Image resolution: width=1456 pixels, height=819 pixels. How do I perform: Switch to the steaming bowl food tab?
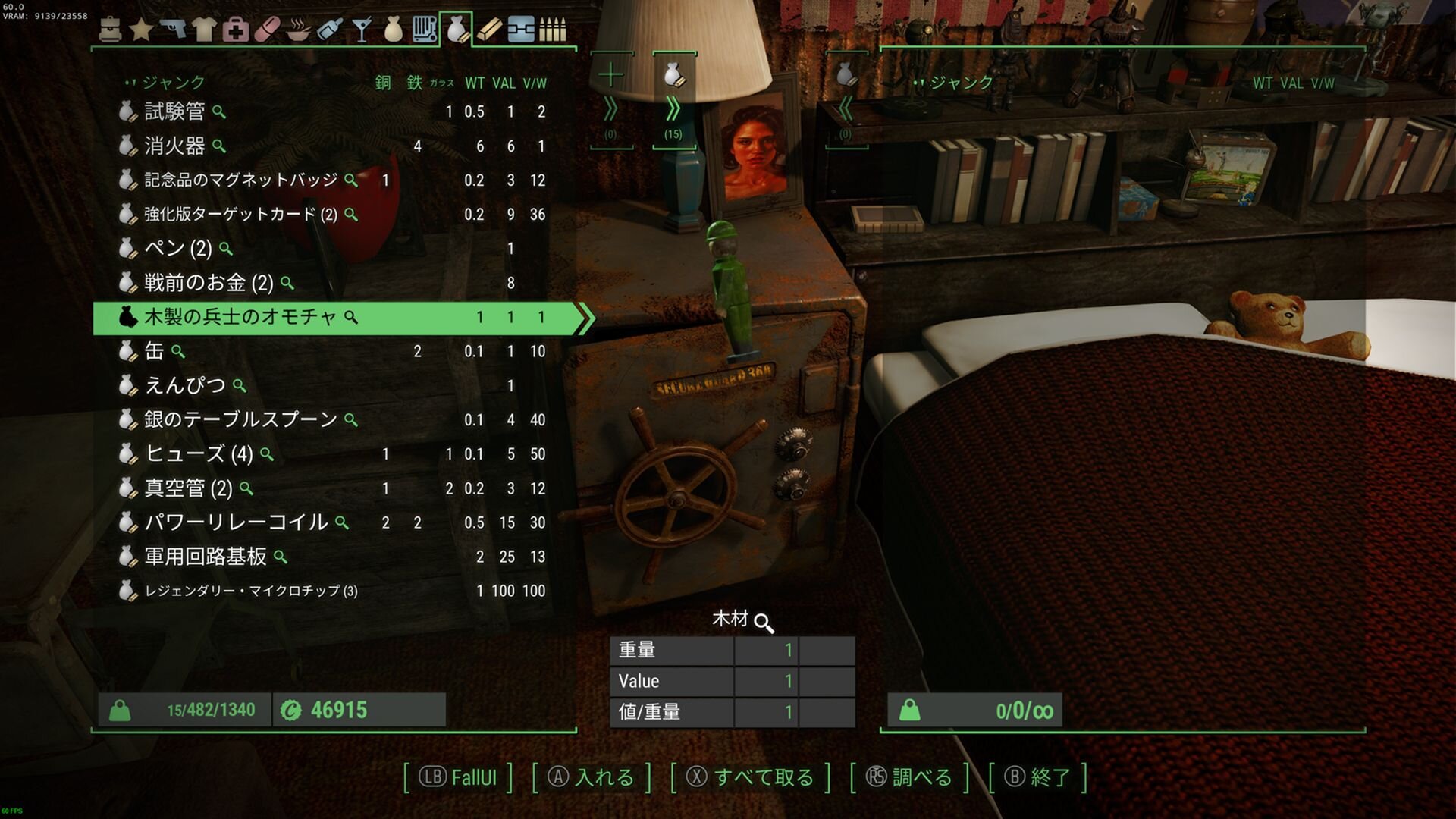(301, 29)
